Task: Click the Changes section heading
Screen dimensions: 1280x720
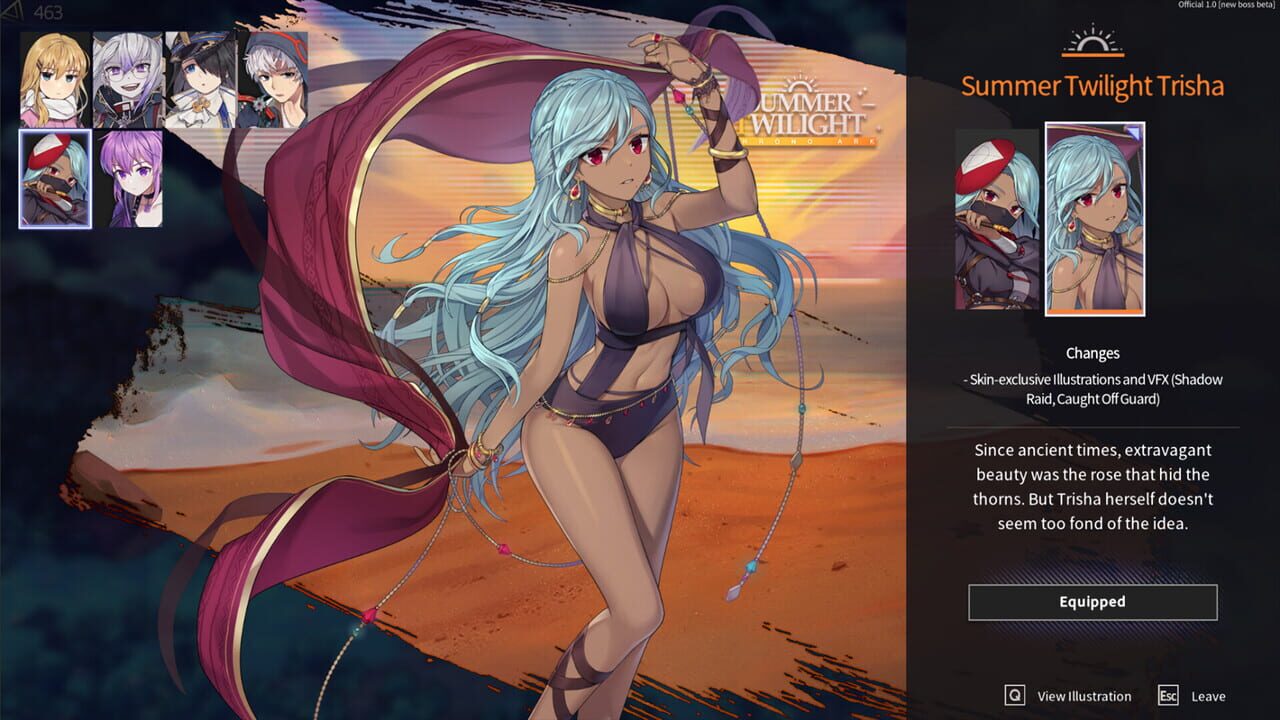Action: tap(1093, 353)
